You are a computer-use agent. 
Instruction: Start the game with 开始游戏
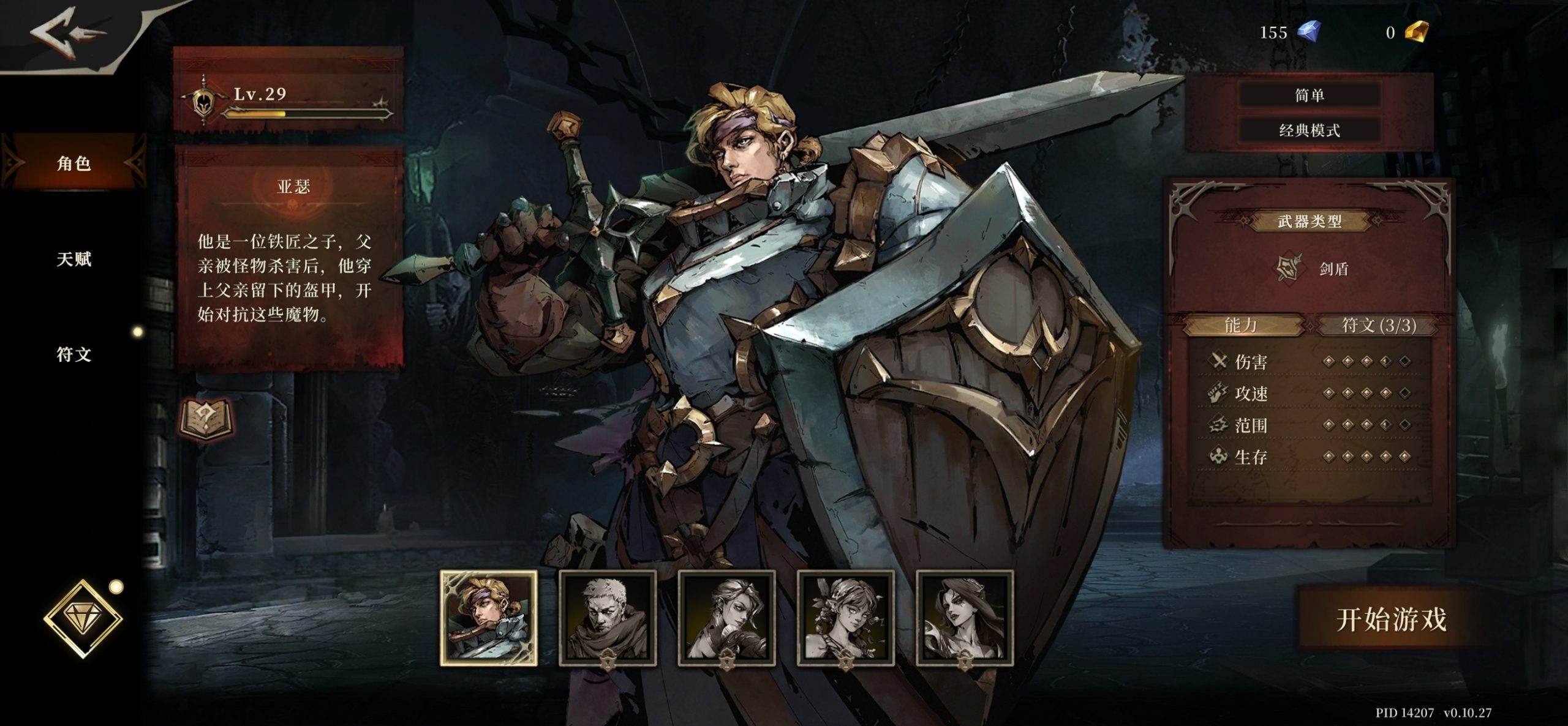[1391, 619]
